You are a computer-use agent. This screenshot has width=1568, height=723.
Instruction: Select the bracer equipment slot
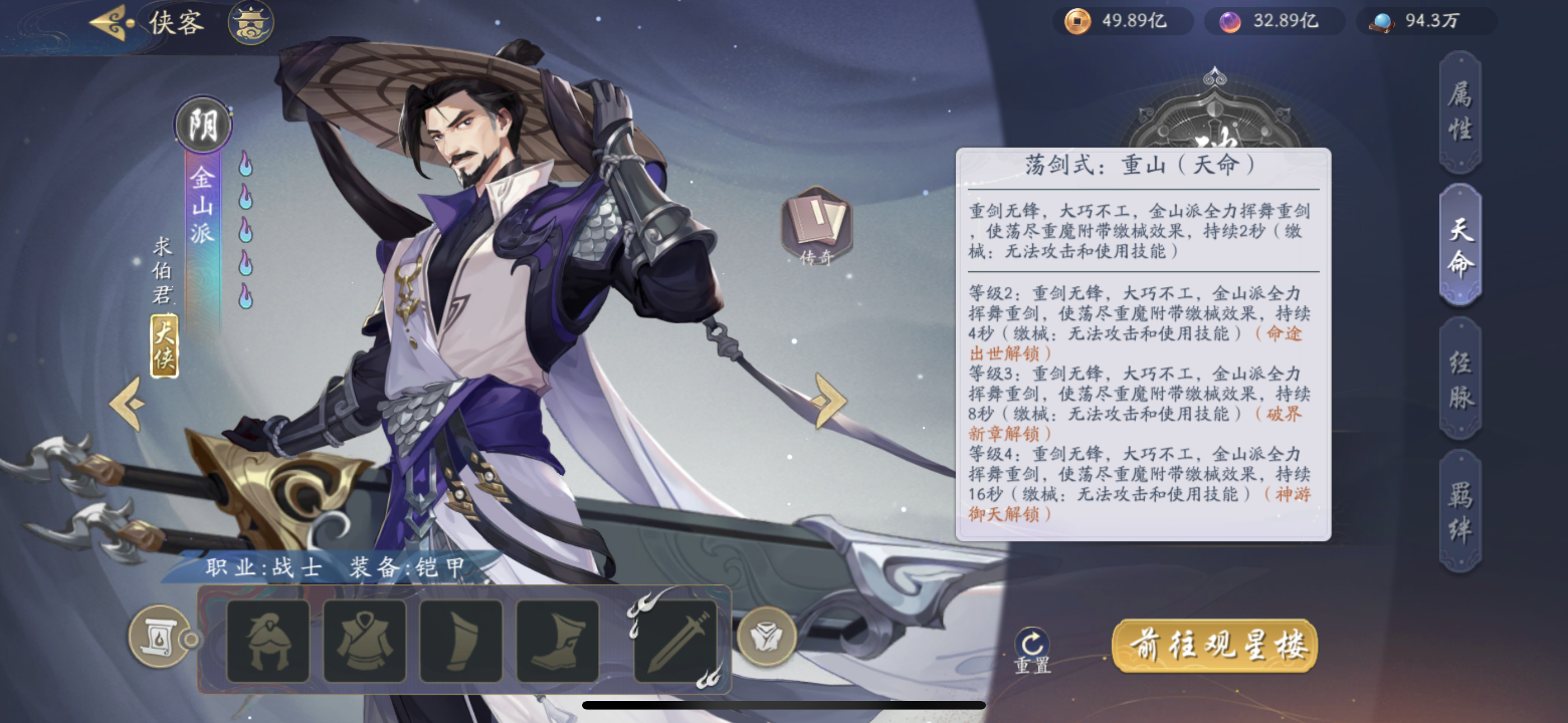(x=461, y=641)
